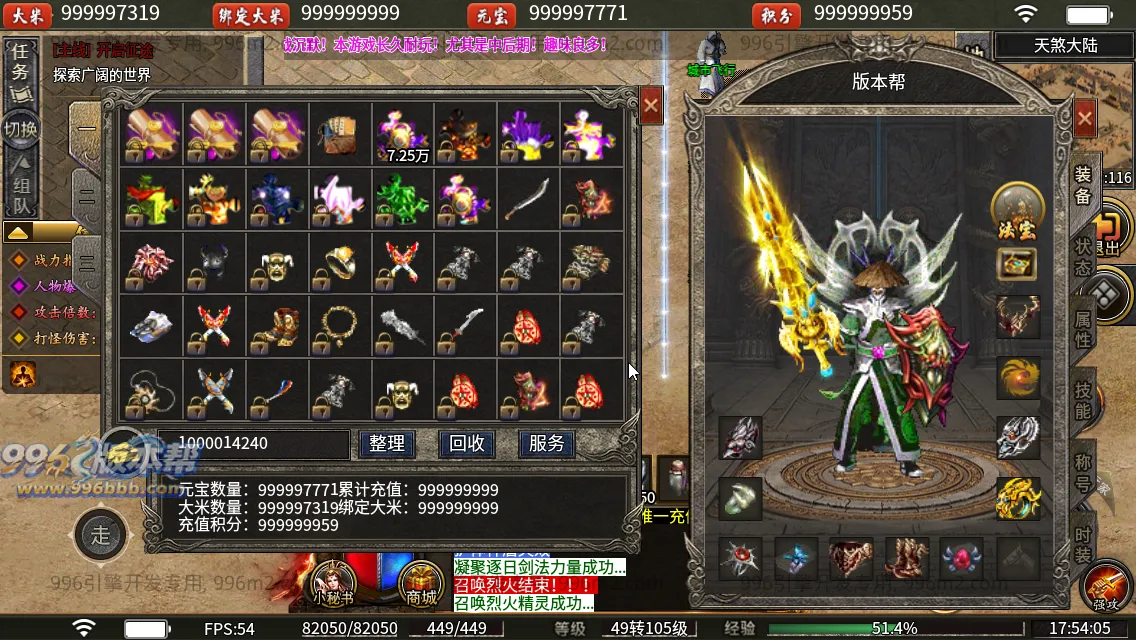Open the 状态 status tab

(x=1083, y=256)
